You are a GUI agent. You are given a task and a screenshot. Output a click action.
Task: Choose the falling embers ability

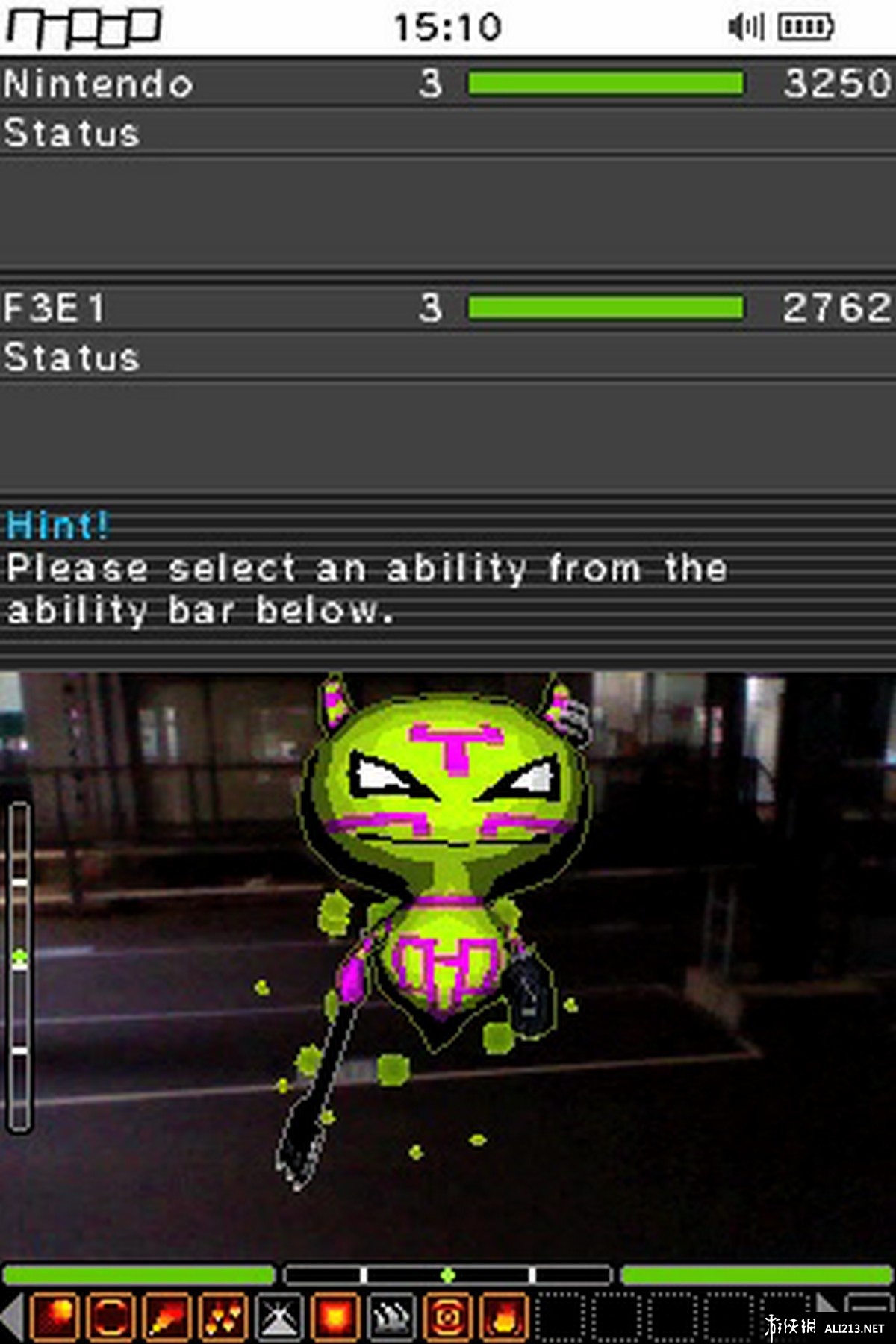tap(223, 1316)
